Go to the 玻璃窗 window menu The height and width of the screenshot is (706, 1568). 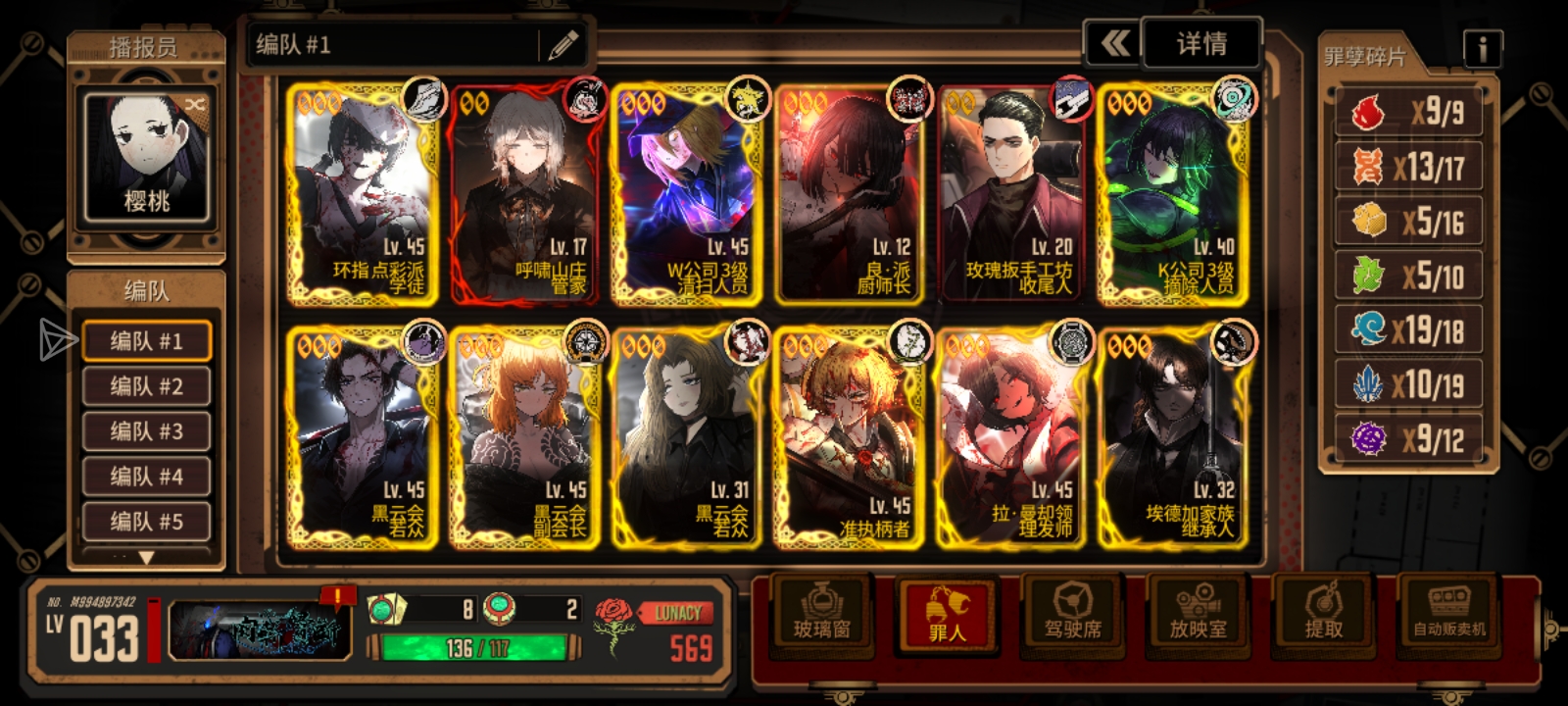(821, 616)
